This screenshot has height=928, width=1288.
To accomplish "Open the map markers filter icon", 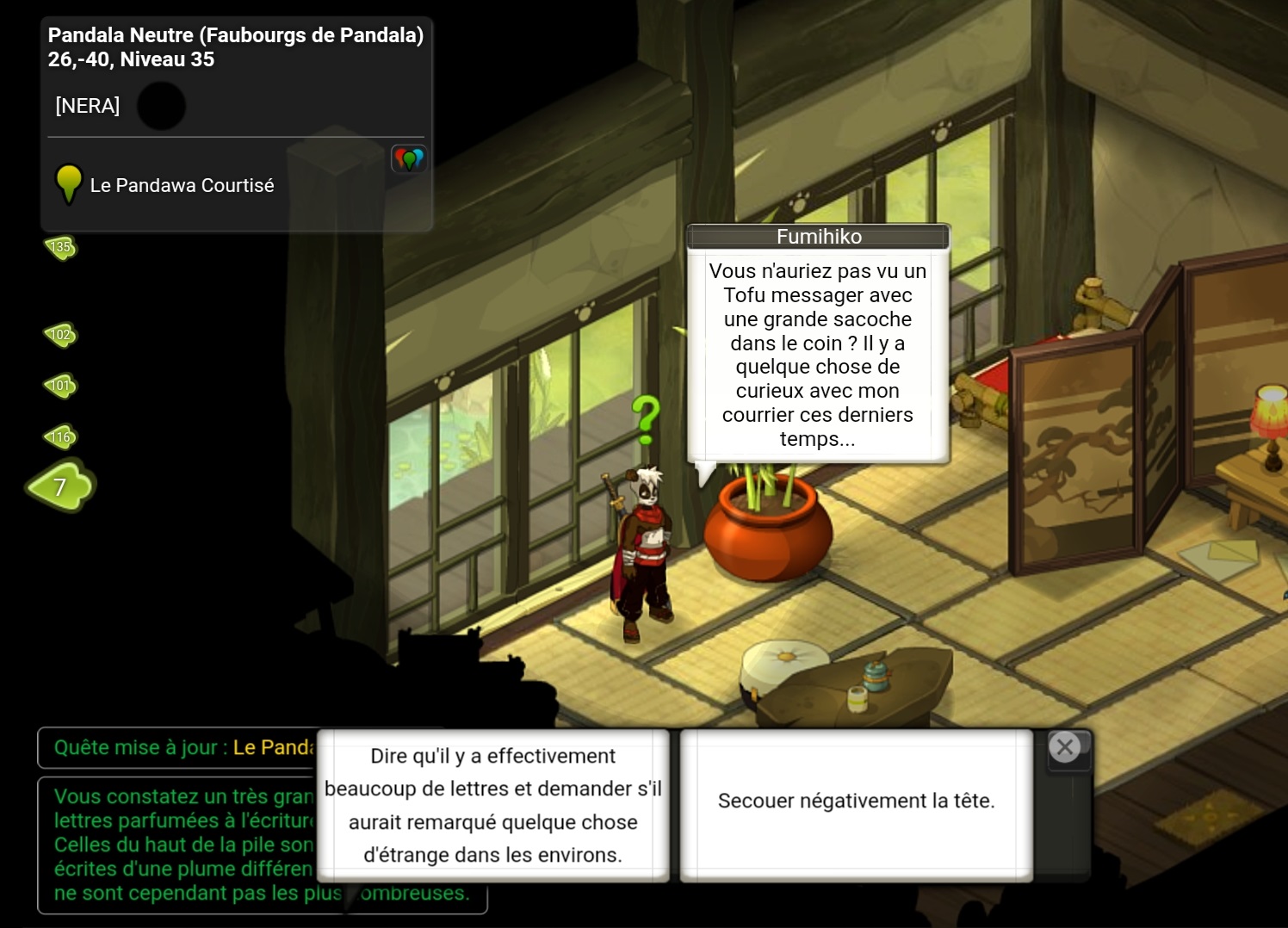I will 409,158.
